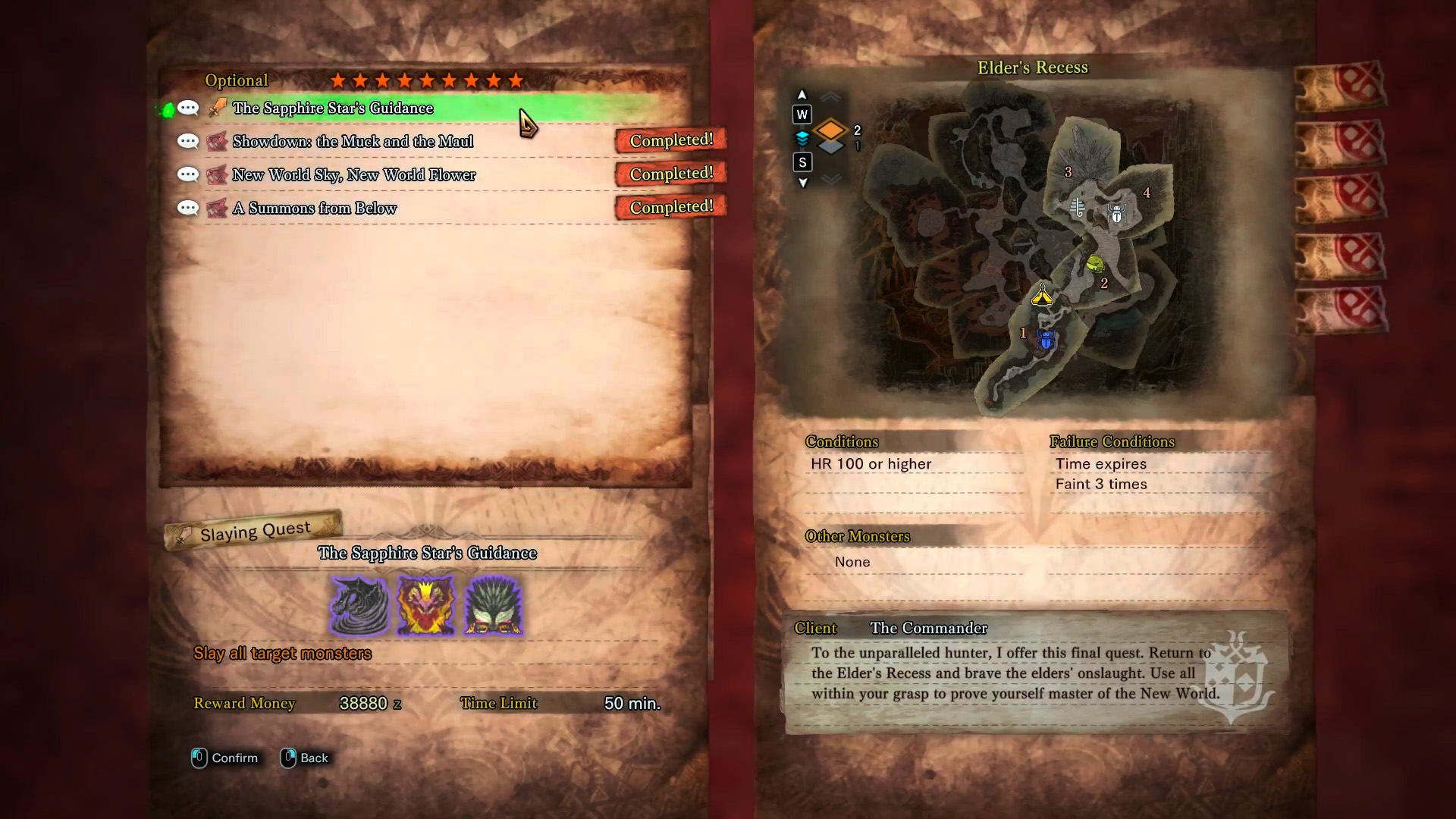Click the monster icon in map zone 1

(1045, 340)
